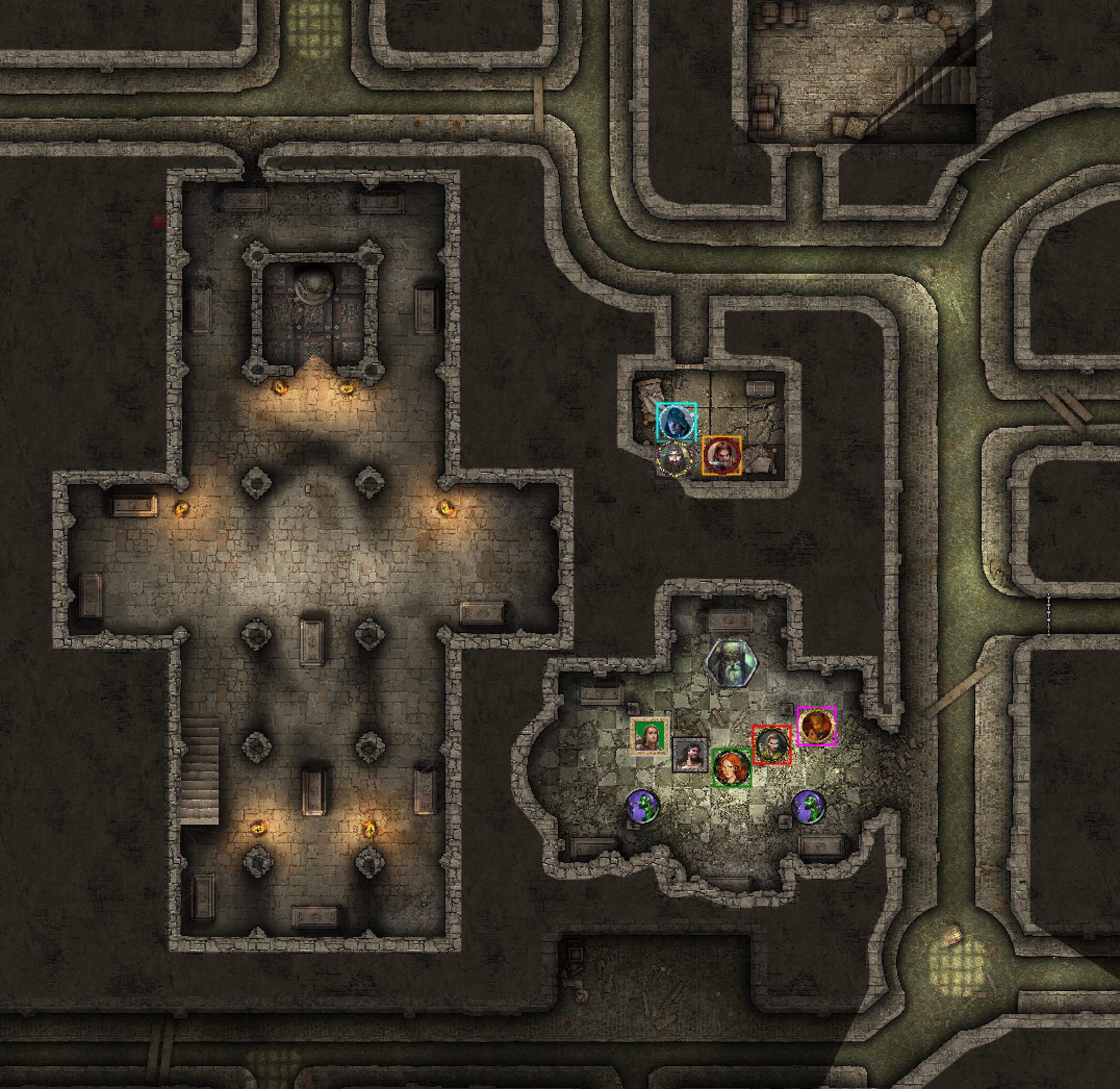Select the orange-bordered red-haired warrior token
The image size is (1120, 1089).
(x=721, y=455)
